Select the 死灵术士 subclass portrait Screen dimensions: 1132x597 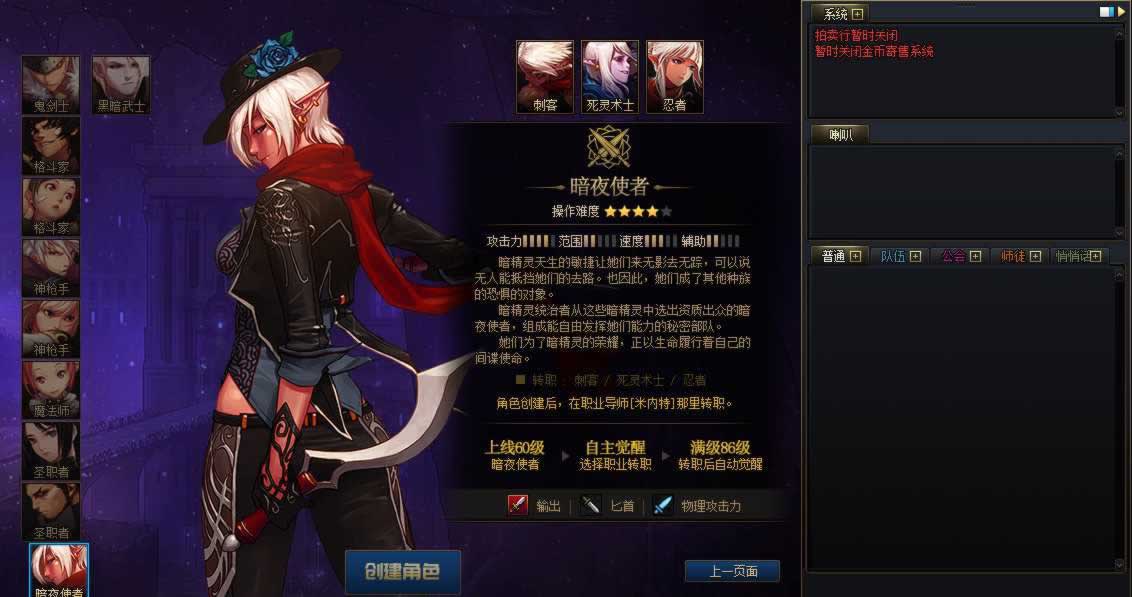point(610,76)
